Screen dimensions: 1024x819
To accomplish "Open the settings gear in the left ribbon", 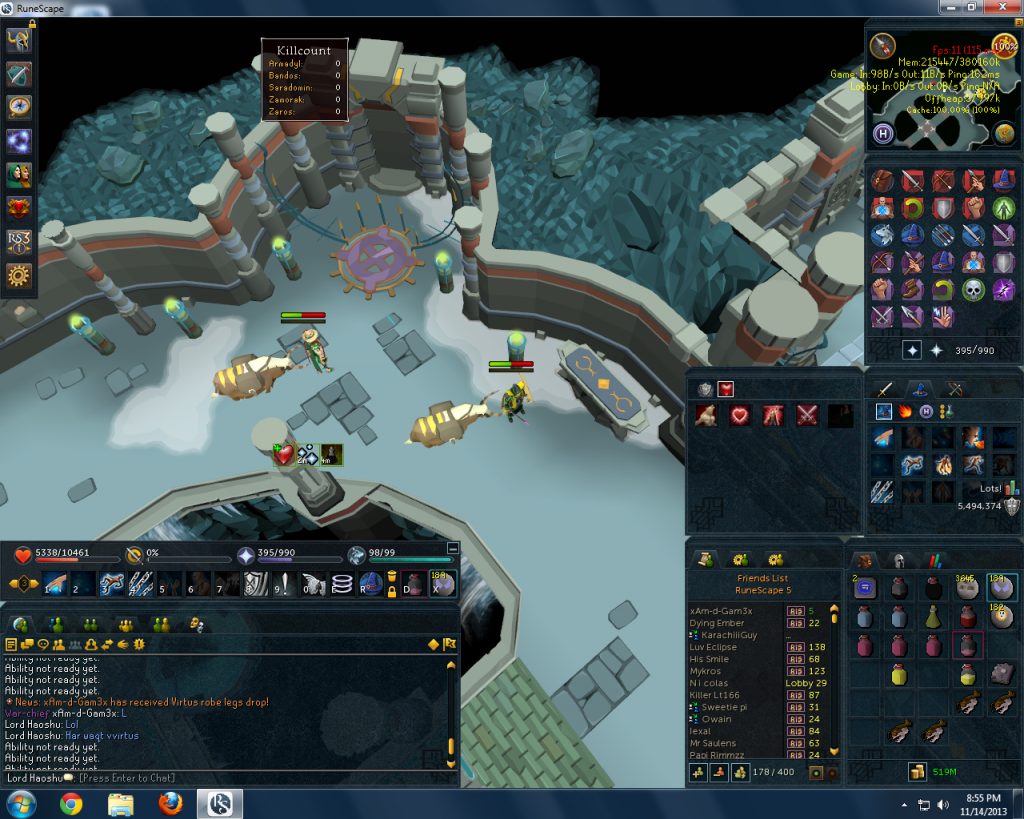I will [x=19, y=276].
